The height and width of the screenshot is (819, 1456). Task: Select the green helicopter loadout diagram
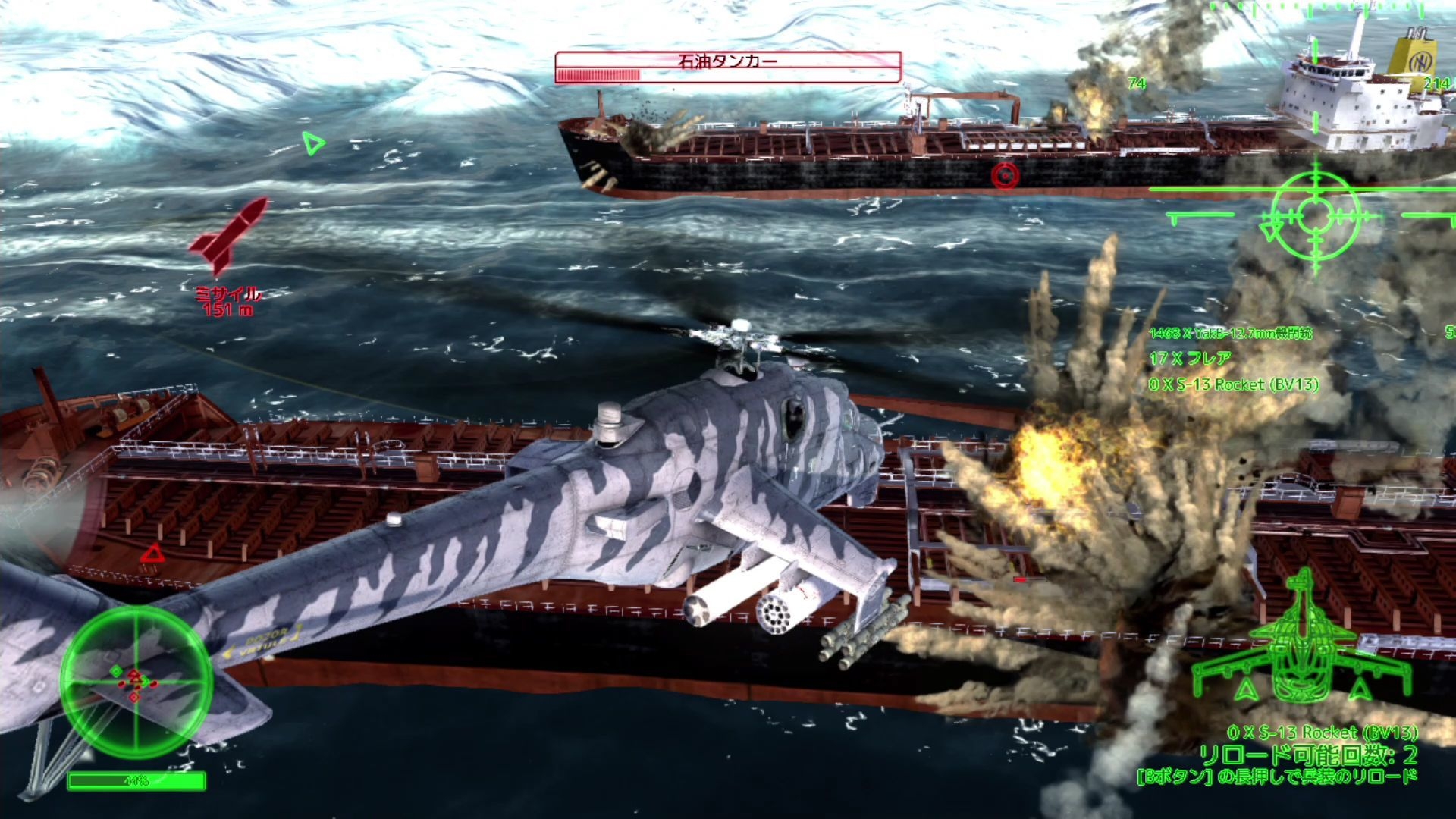1301,642
